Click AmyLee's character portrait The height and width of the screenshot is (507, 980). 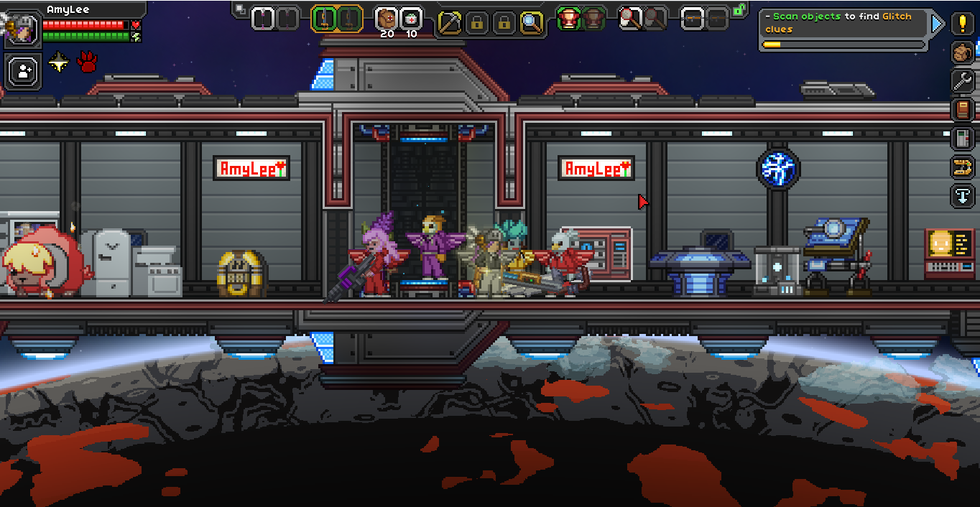pyautogui.click(x=21, y=28)
